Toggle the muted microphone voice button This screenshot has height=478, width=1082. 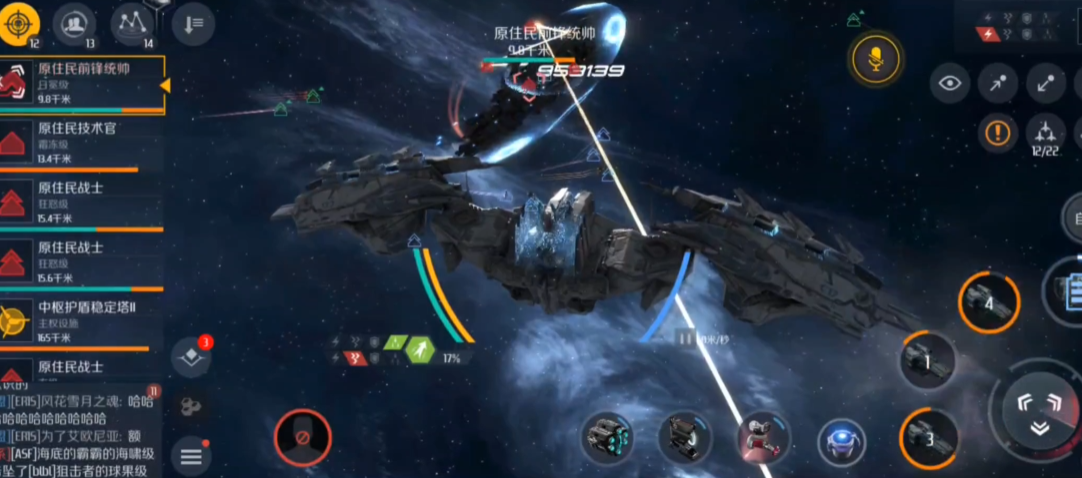point(875,60)
